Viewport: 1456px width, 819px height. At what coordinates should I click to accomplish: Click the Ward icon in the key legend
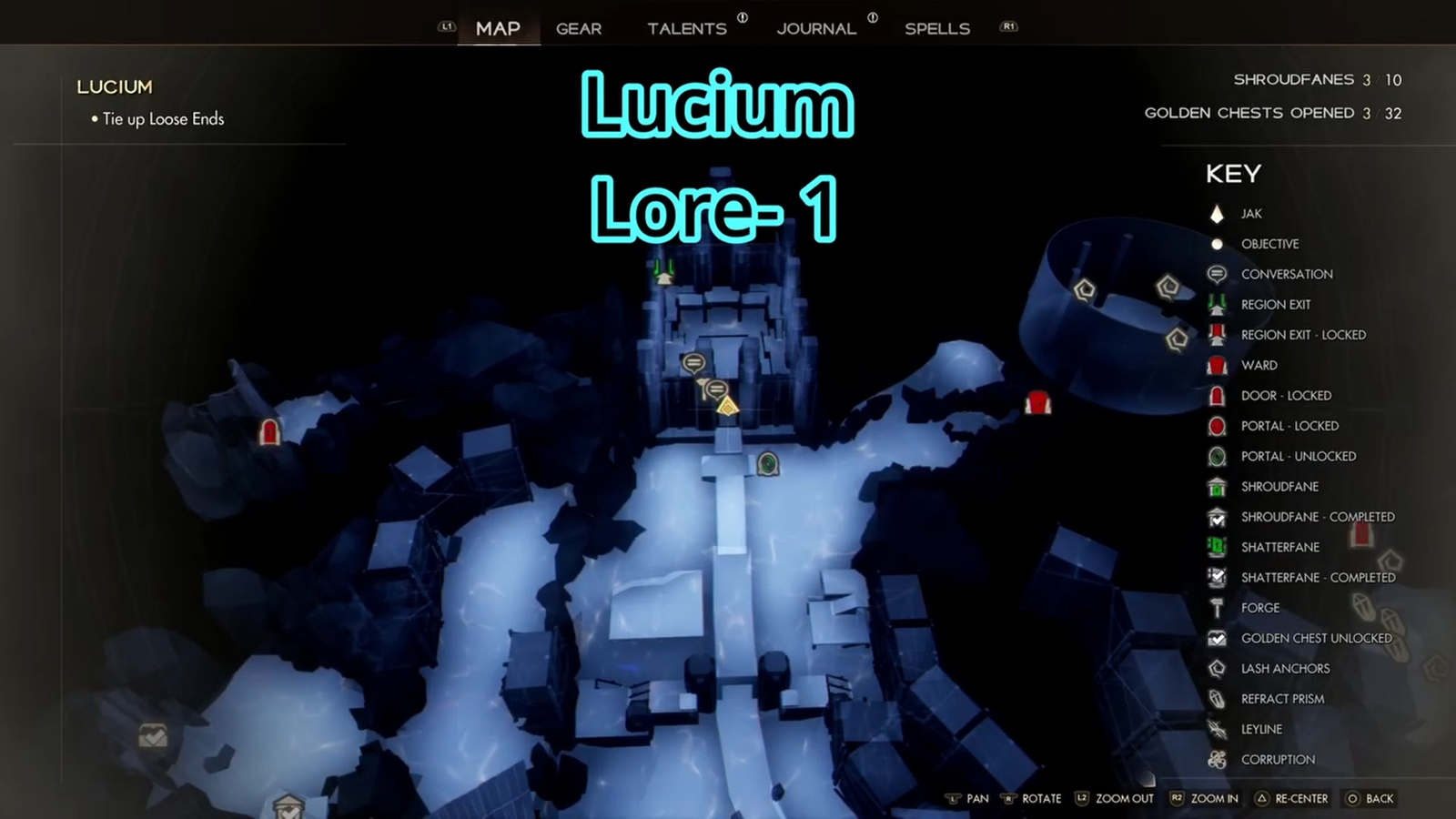(1217, 365)
